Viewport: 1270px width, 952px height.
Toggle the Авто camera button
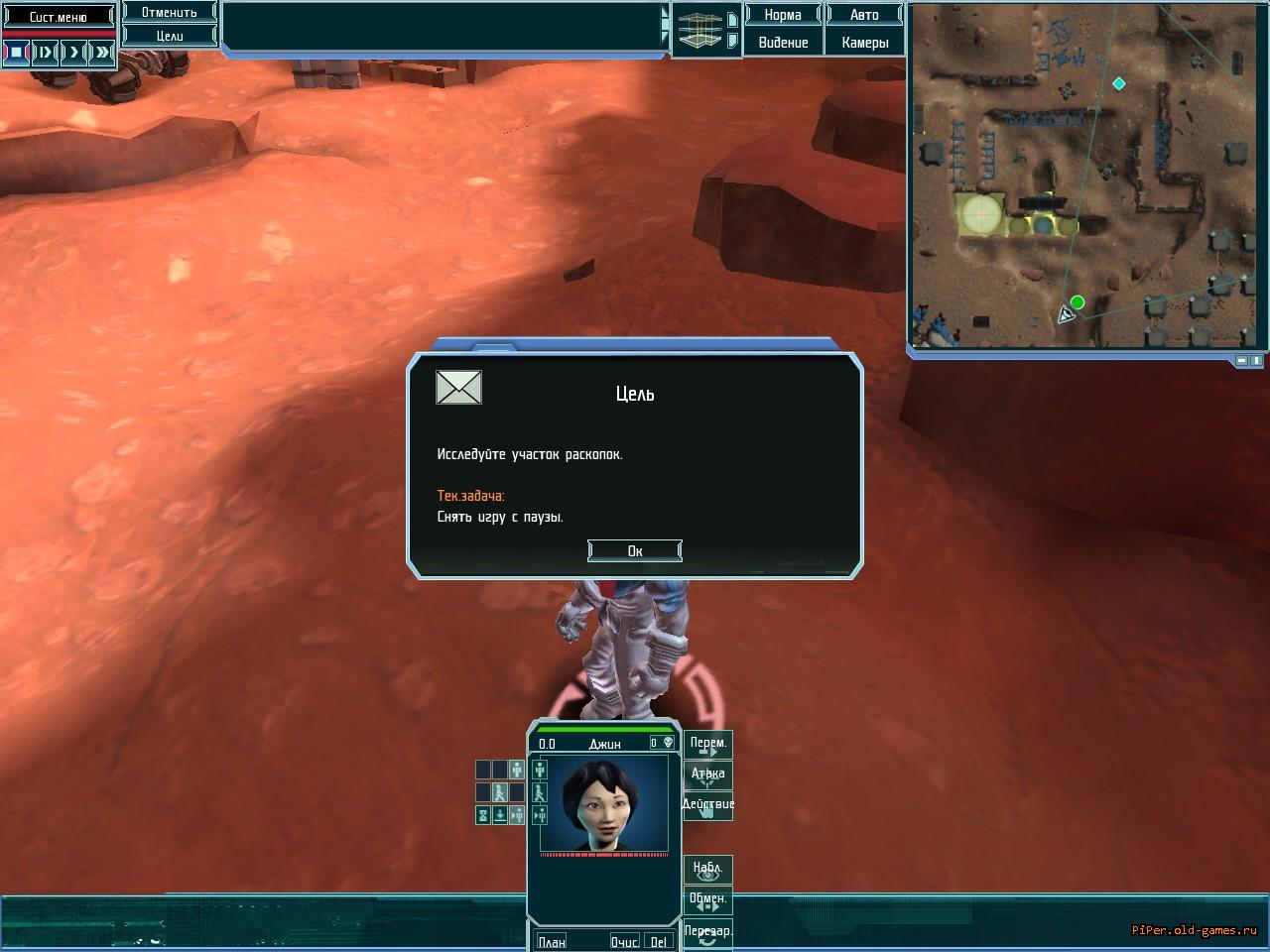(x=864, y=15)
